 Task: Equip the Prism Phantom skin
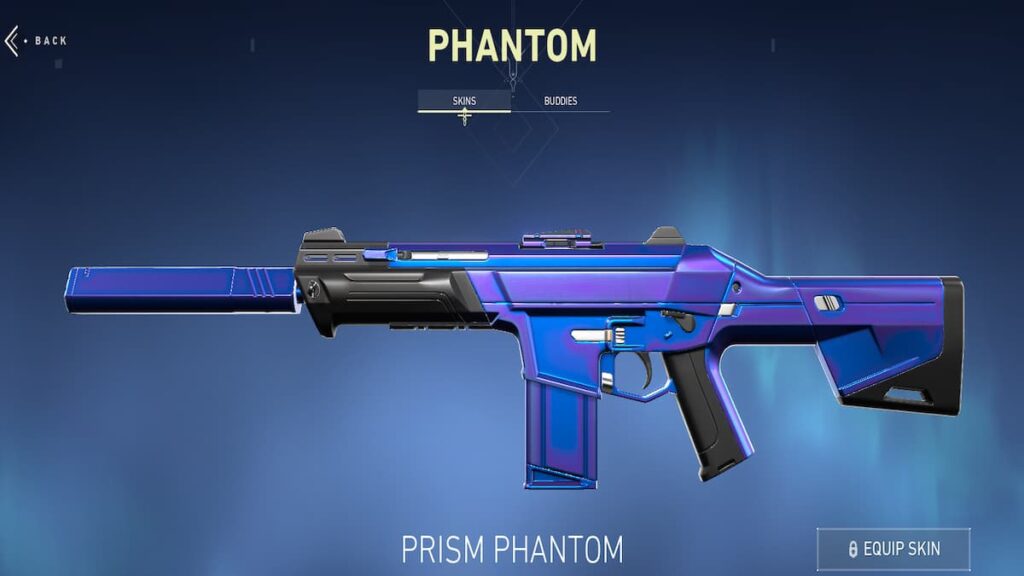click(x=893, y=549)
